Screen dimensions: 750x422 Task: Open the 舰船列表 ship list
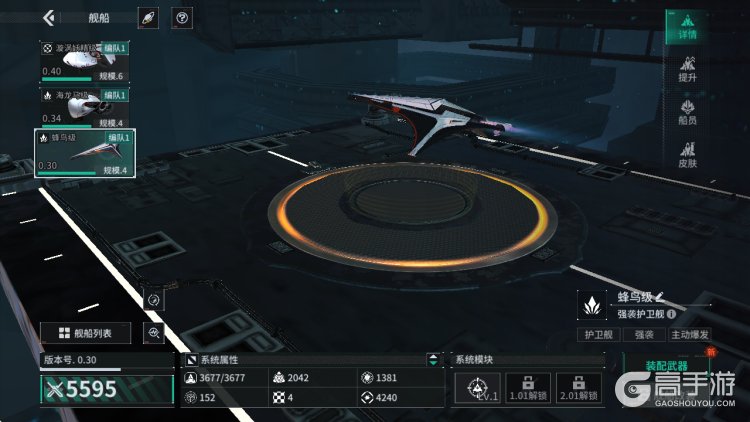pyautogui.click(x=86, y=333)
